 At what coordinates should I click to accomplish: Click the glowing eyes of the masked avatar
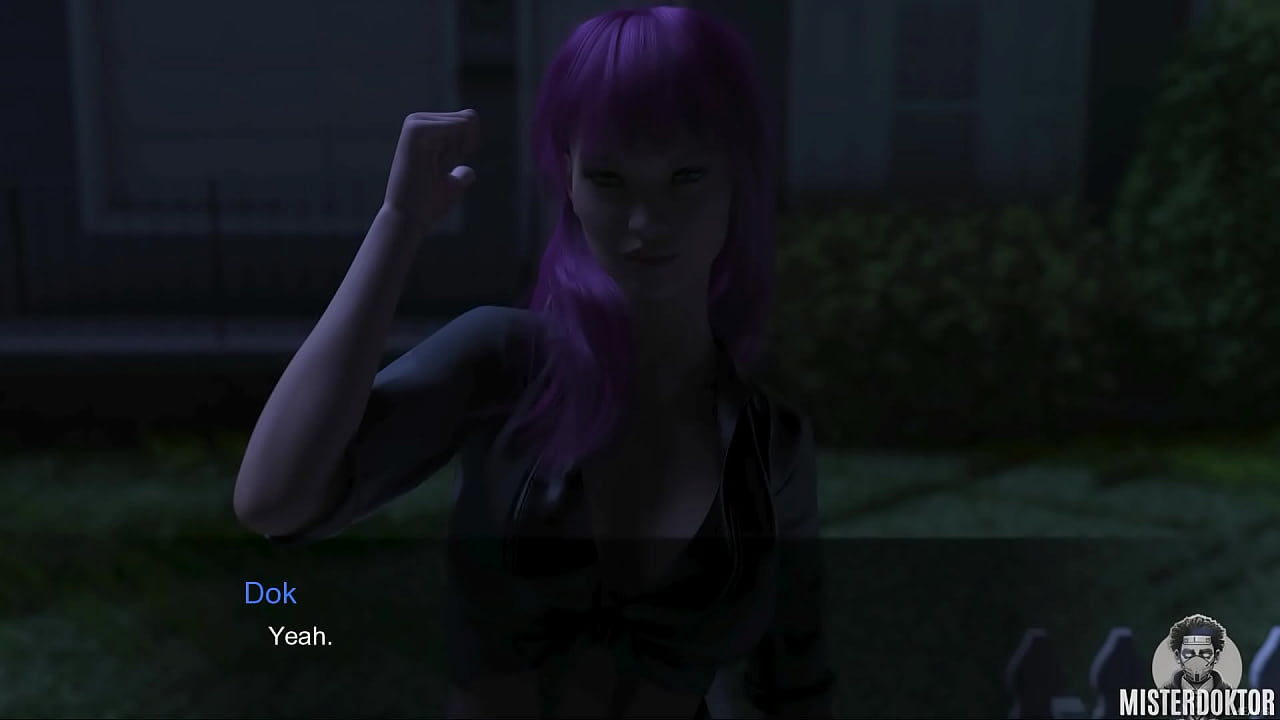(1197, 654)
